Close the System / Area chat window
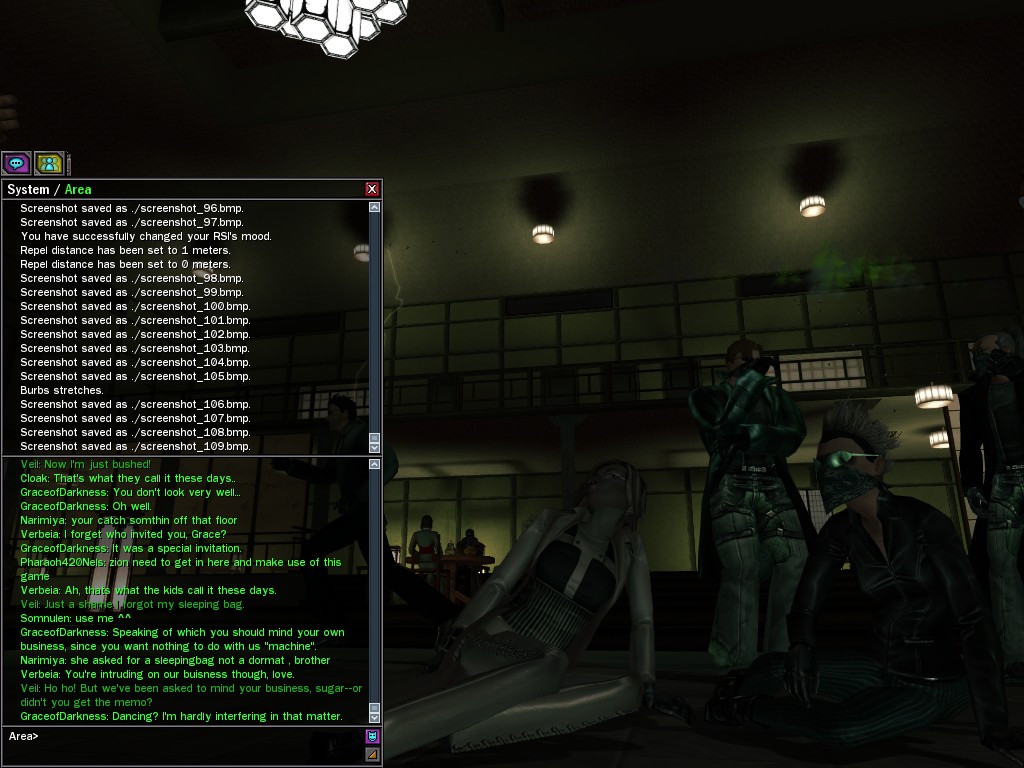Image resolution: width=1024 pixels, height=768 pixels. coord(372,189)
